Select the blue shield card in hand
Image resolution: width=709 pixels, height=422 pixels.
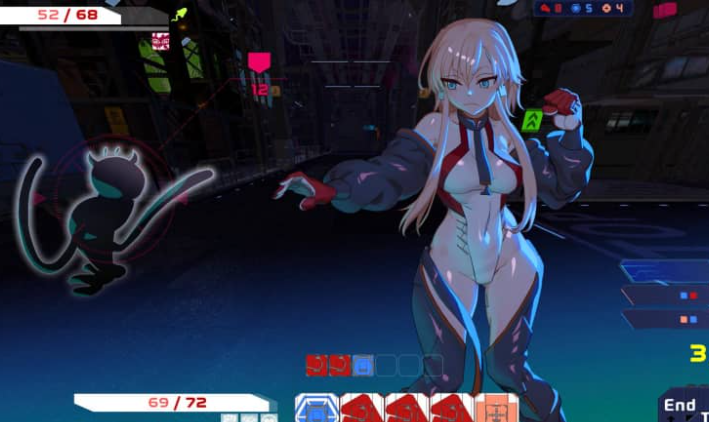(315, 408)
